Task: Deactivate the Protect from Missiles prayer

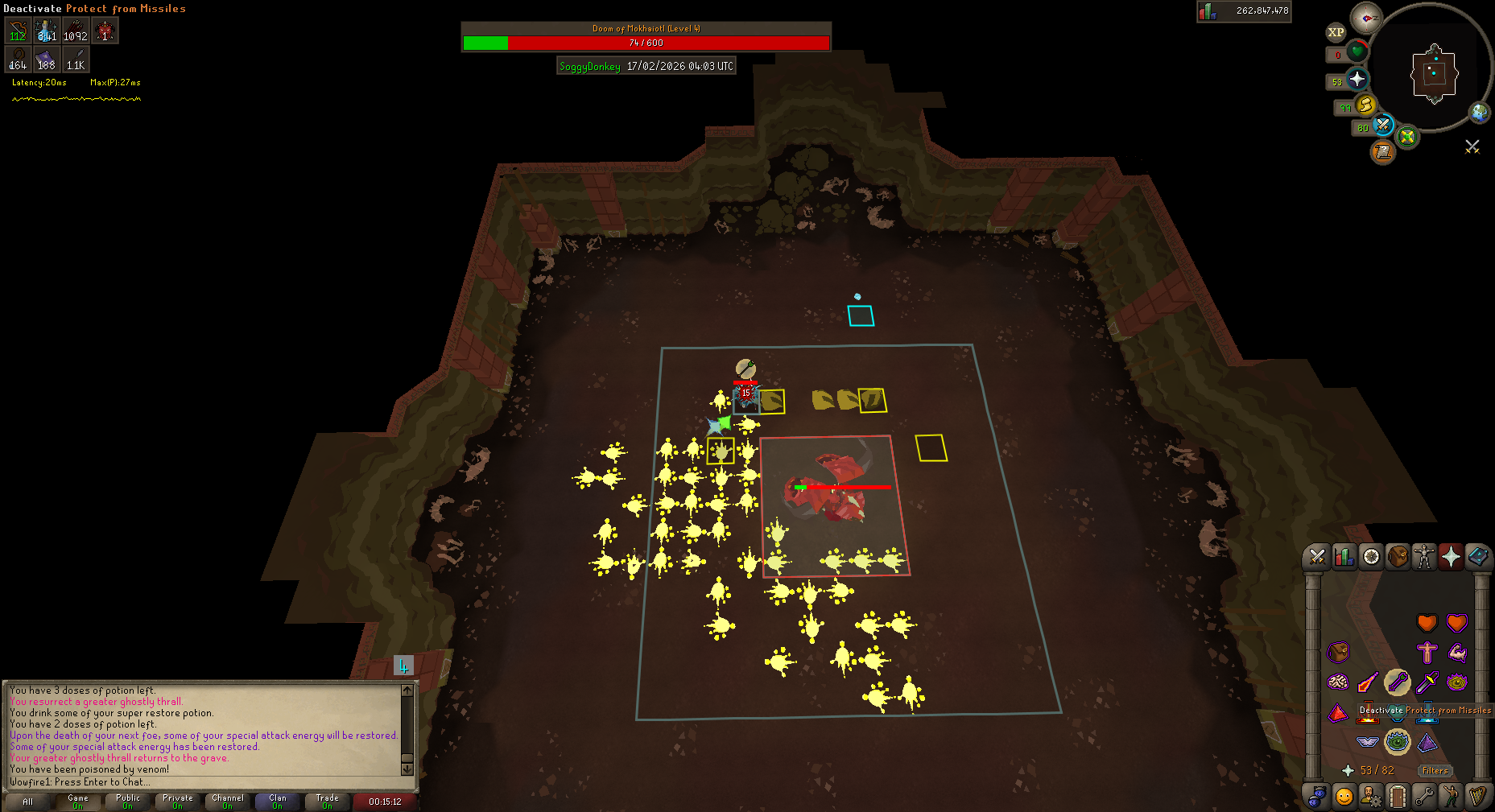Action: pyautogui.click(x=1398, y=683)
